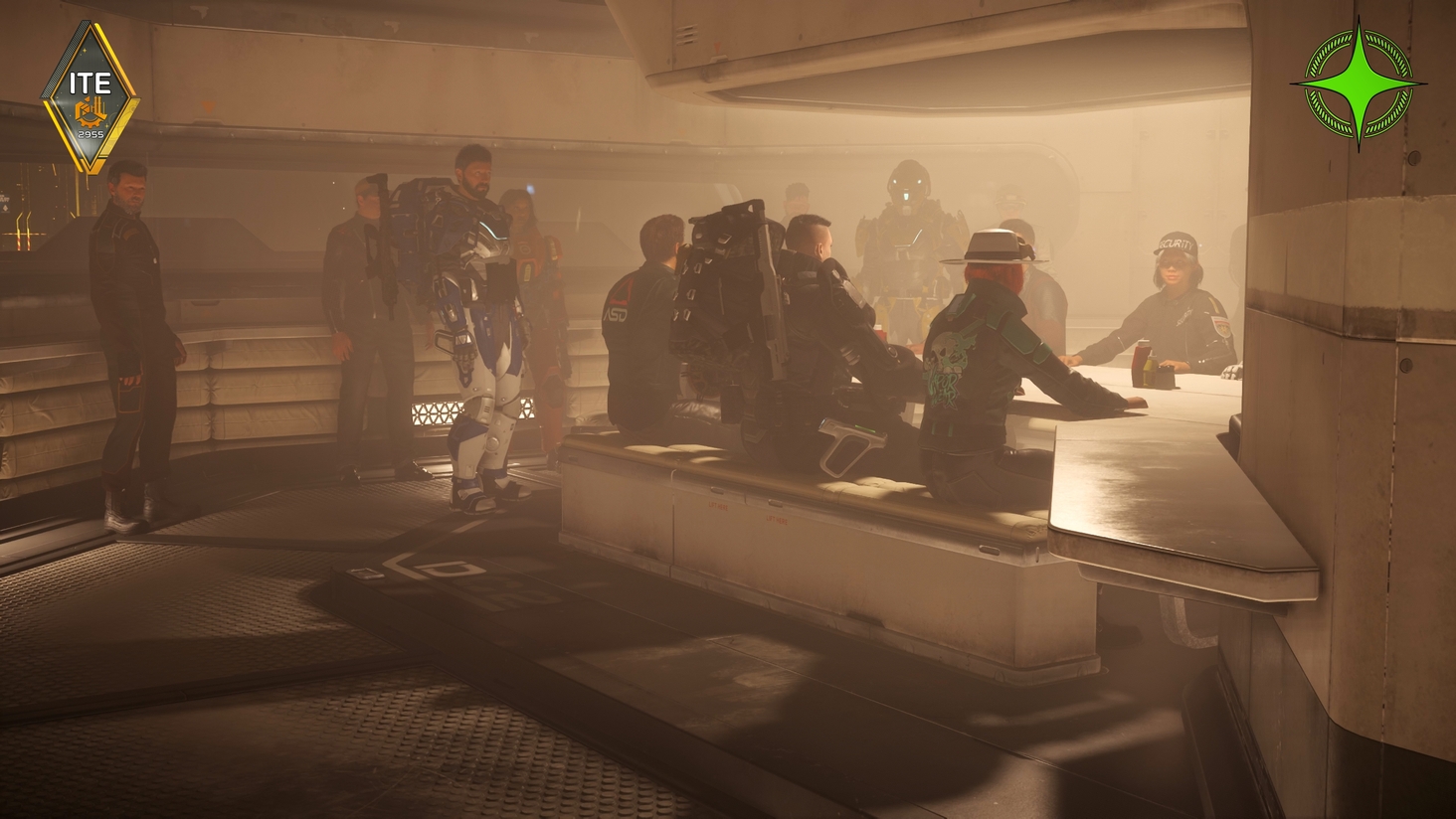Click the SECURITY text on the officer's white cap
The image size is (1456, 819).
(1177, 242)
